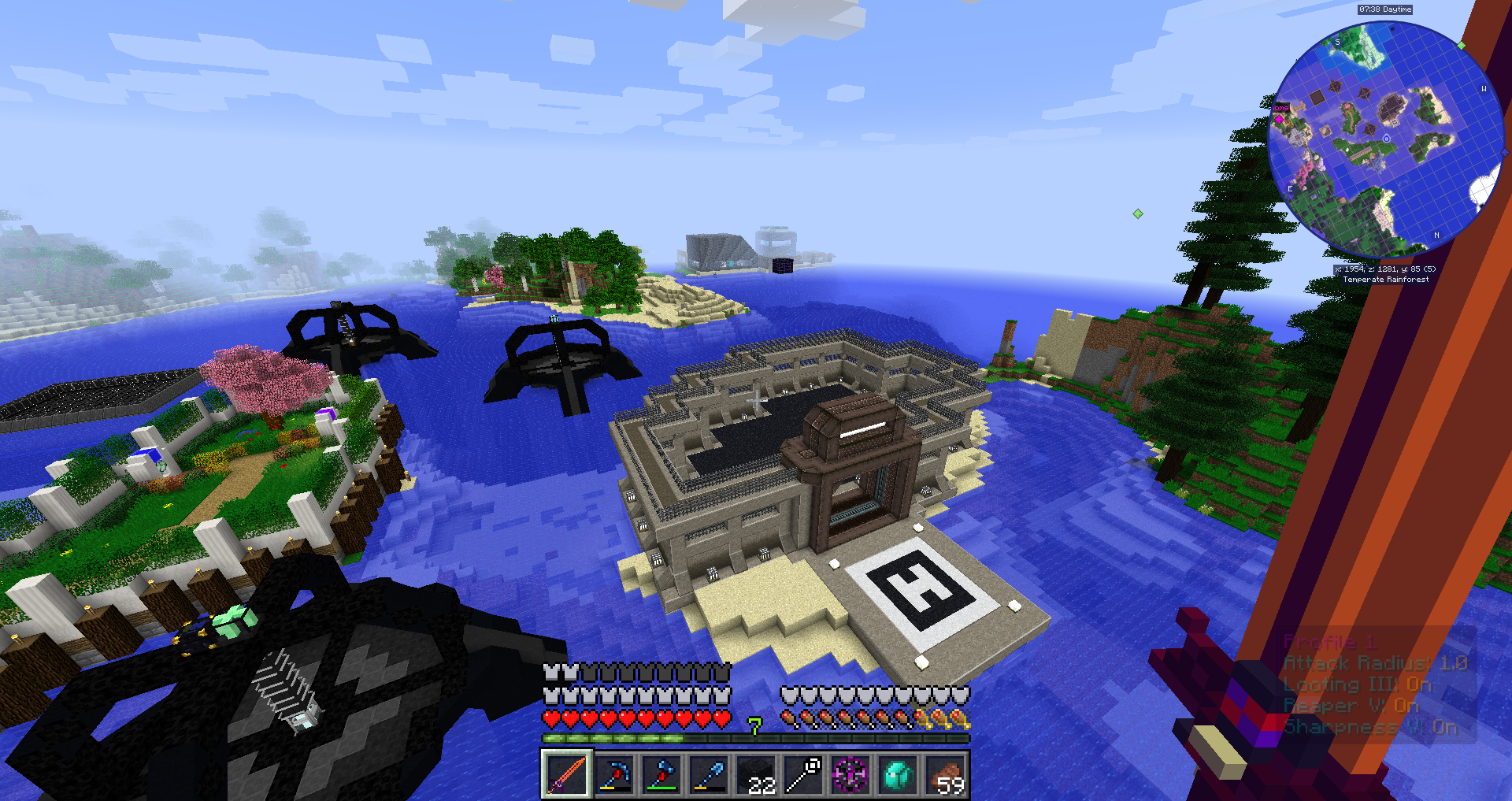Switch to the blue shovel slot
Viewport: 1512px width, 801px height.
pos(709,774)
